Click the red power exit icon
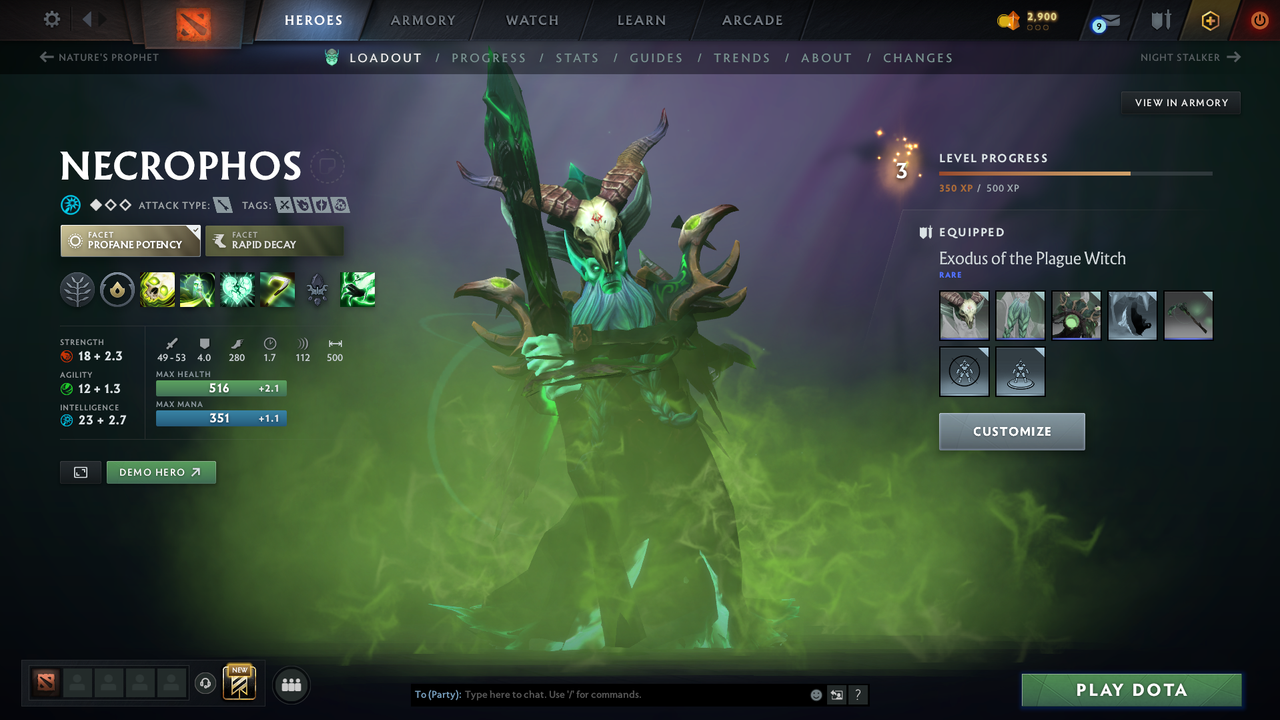 [x=1259, y=20]
